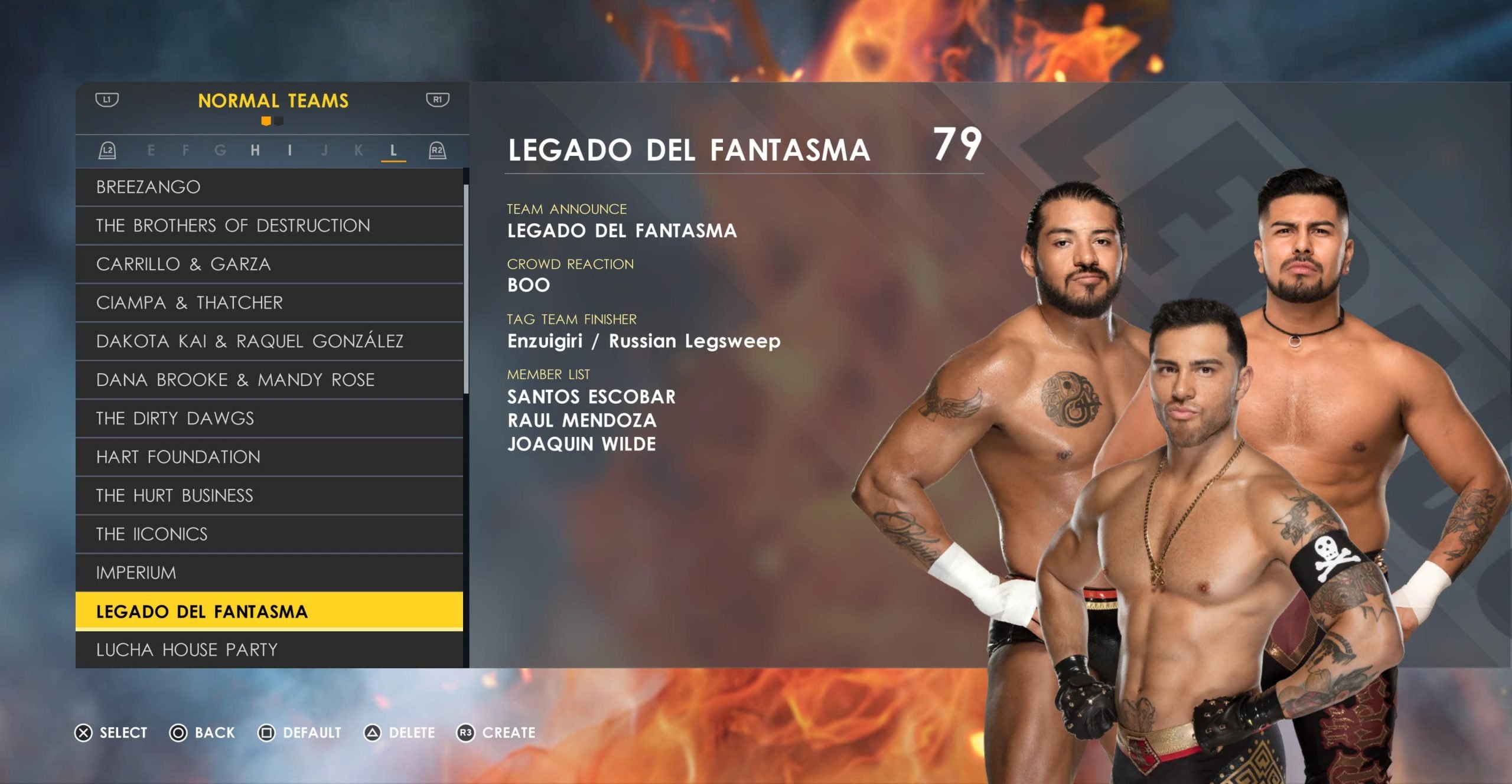
Task: Jump to letter H in the alphabet filter
Action: [255, 151]
